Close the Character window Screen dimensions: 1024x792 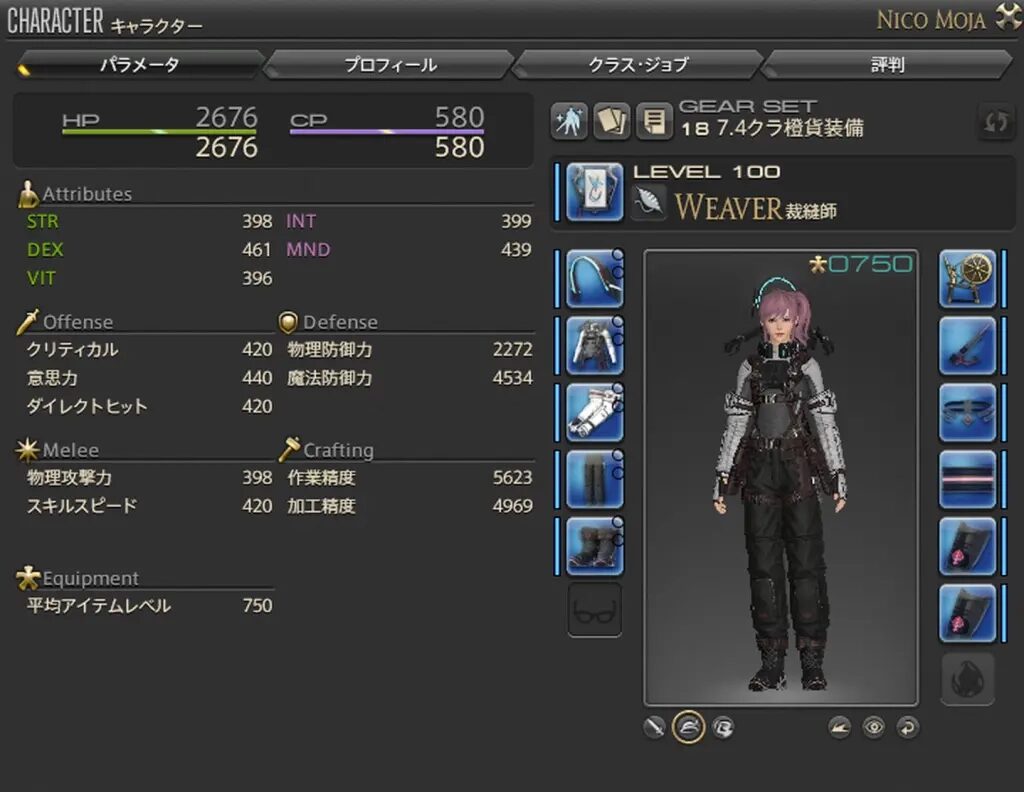point(1004,18)
